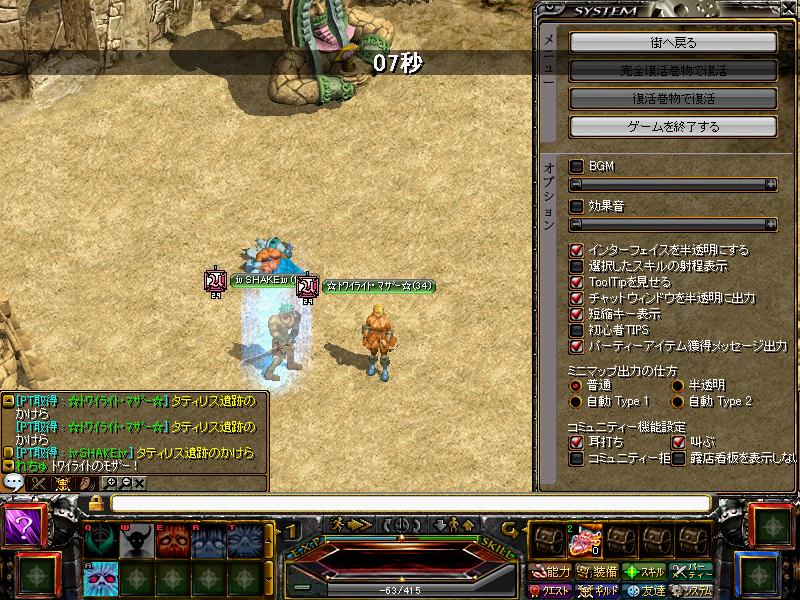Screen dimensions: 800x600
Task: Choose 自動 Type 1 minimap option
Action: [575, 401]
